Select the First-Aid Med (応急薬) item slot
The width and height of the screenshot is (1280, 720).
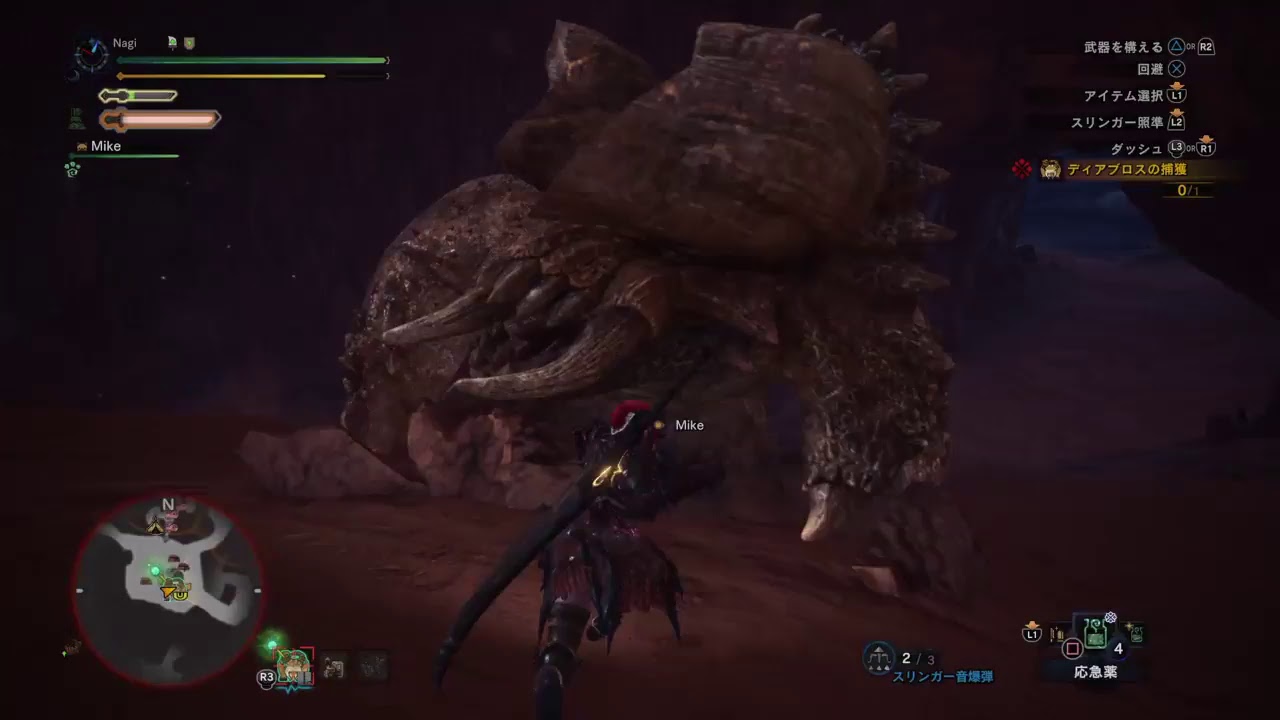pyautogui.click(x=1096, y=635)
